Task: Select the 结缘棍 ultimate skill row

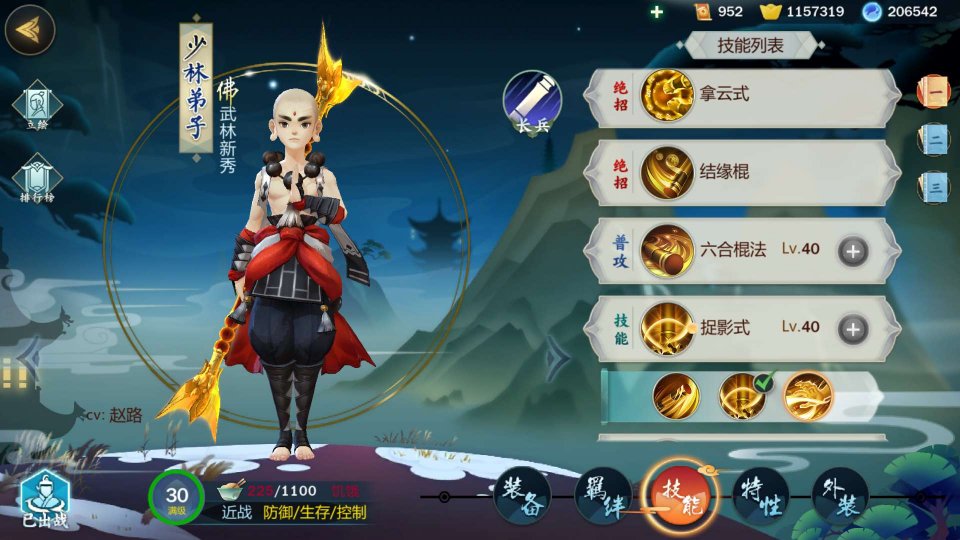Action: tap(740, 172)
